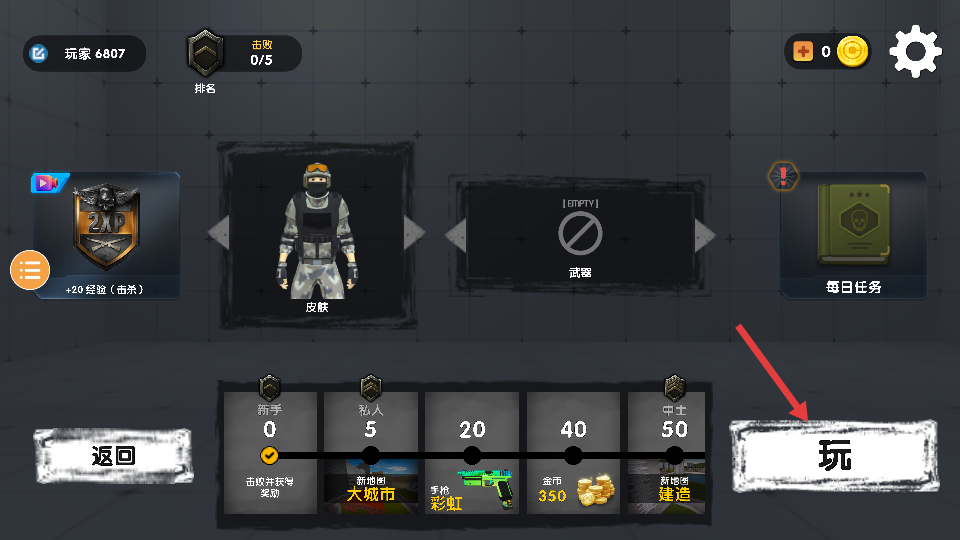
Task: Open the gear settings menu
Action: pyautogui.click(x=915, y=52)
